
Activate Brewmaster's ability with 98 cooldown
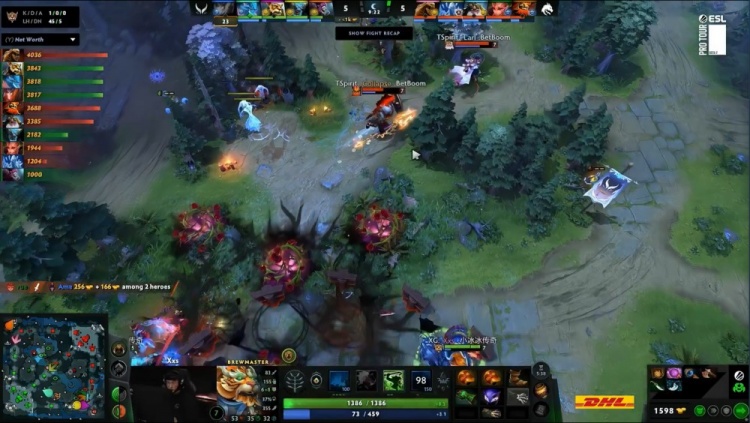coord(422,381)
